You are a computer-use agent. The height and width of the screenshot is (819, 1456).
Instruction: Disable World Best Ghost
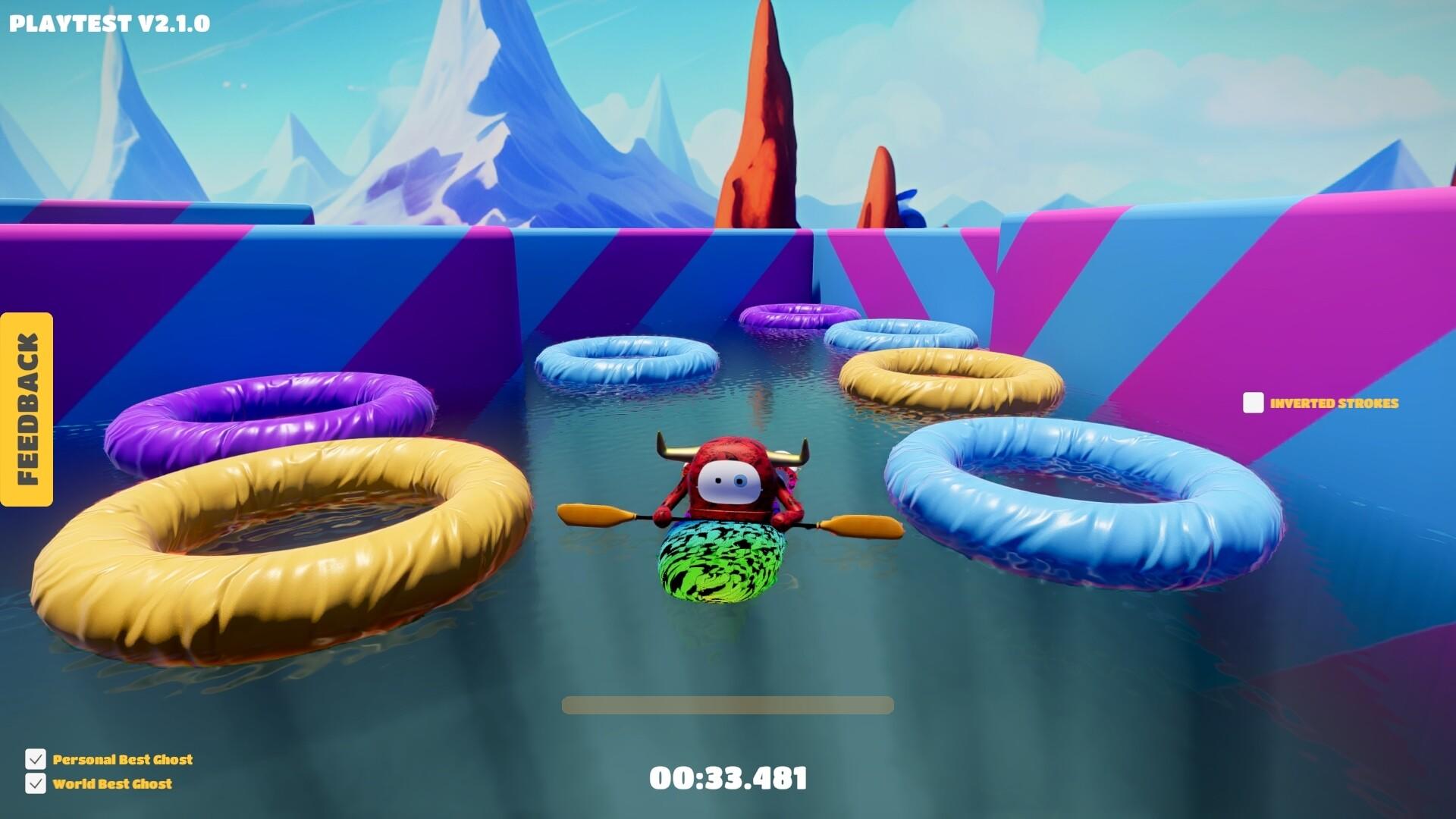[35, 784]
